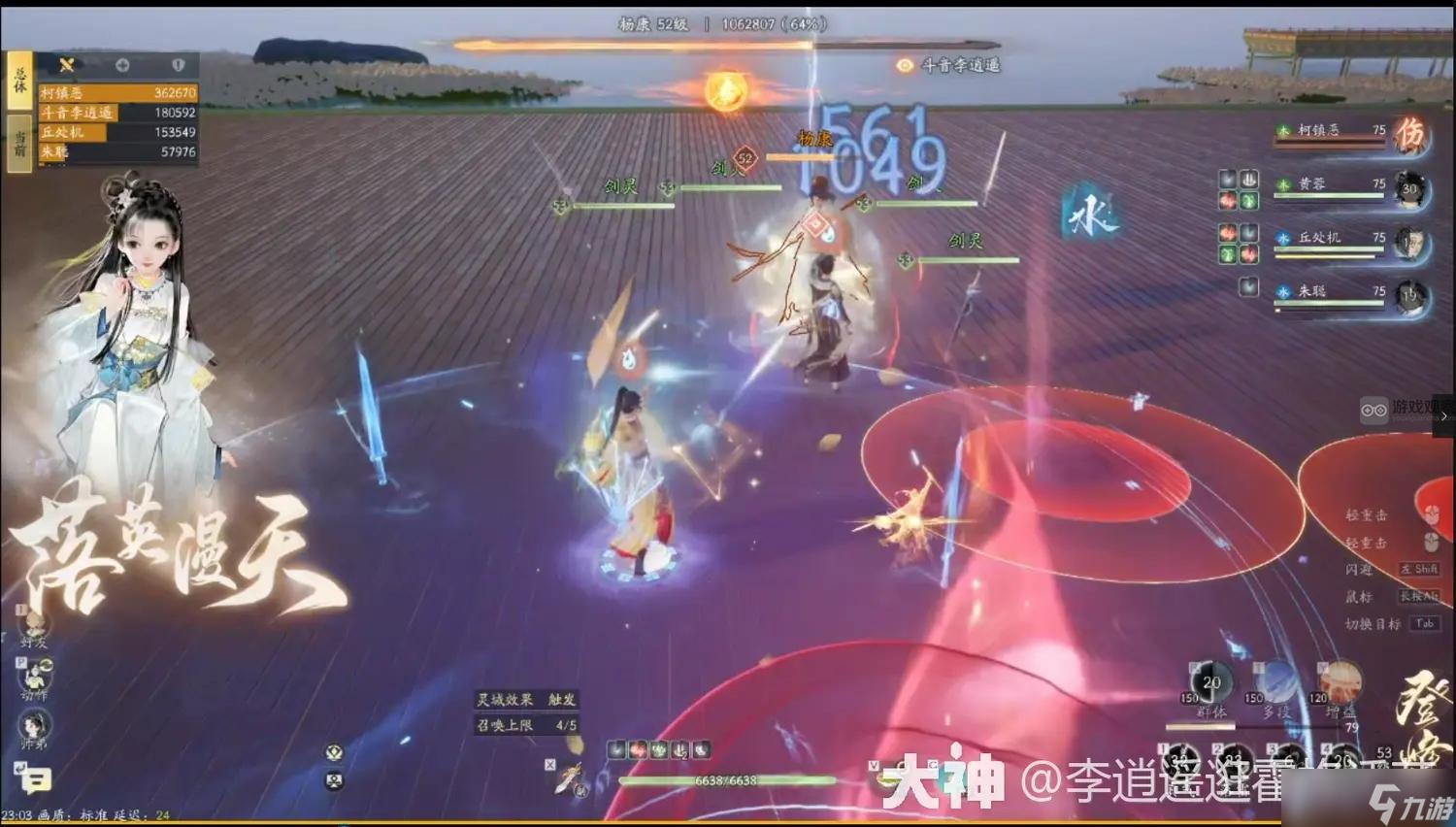Select the 师弟 character icon

(33, 726)
